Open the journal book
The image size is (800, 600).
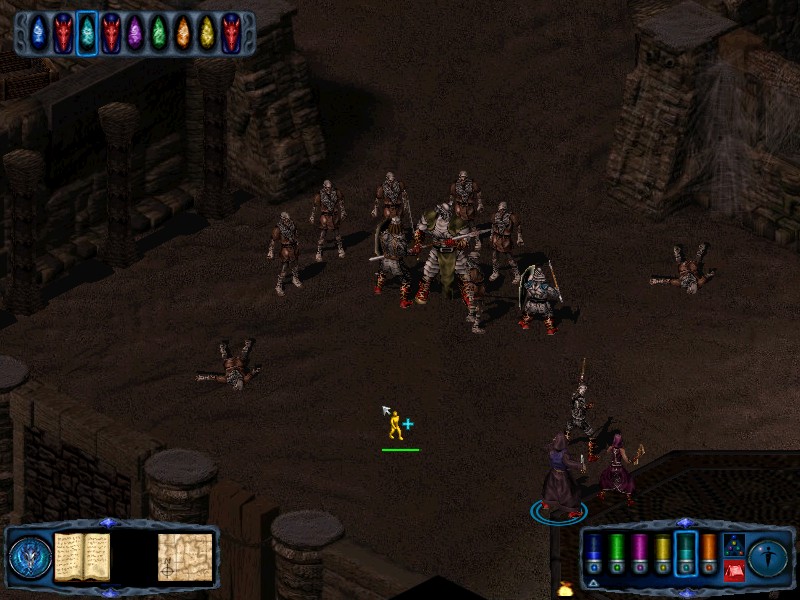[82, 556]
